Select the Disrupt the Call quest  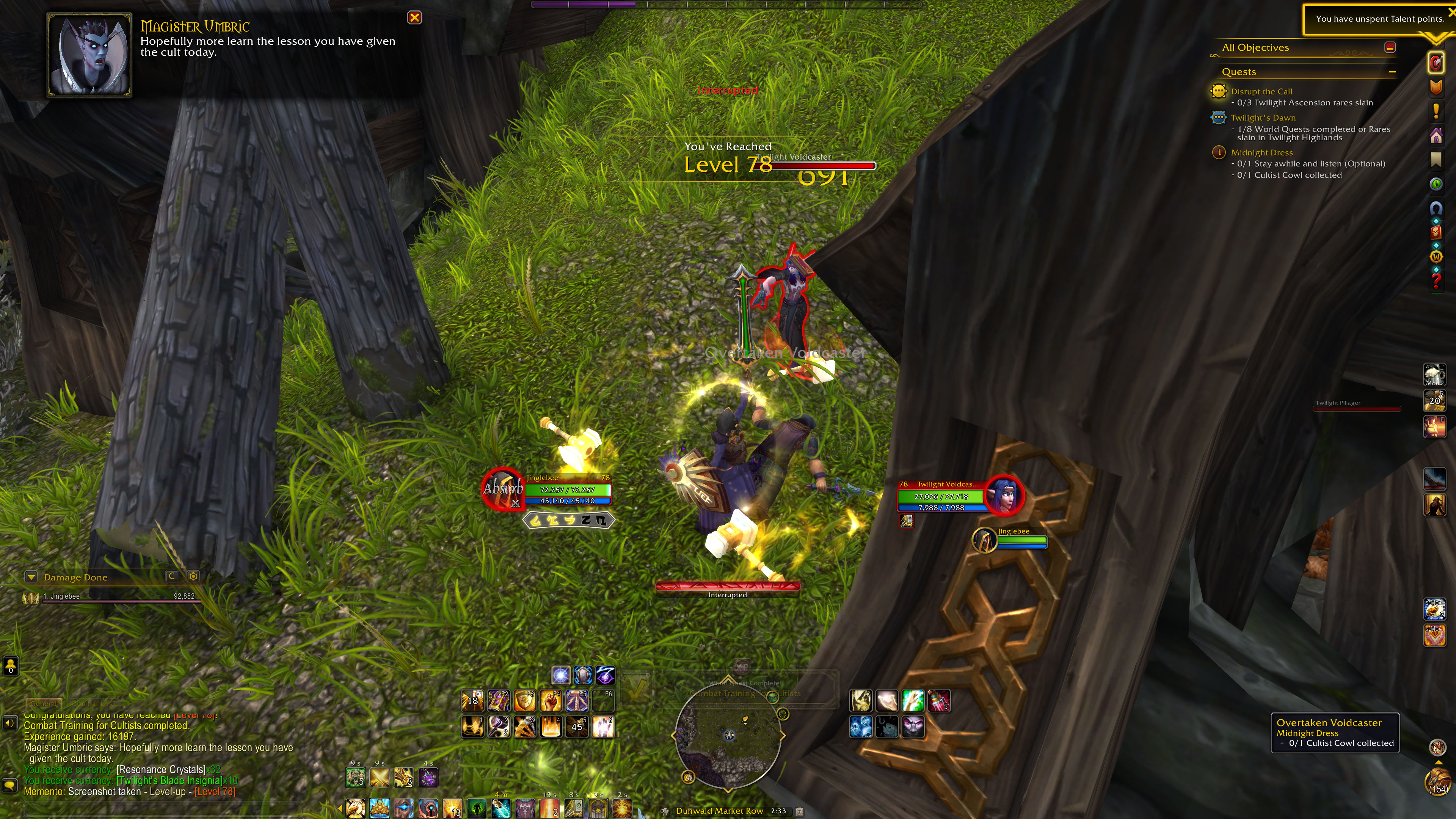[x=1261, y=91]
